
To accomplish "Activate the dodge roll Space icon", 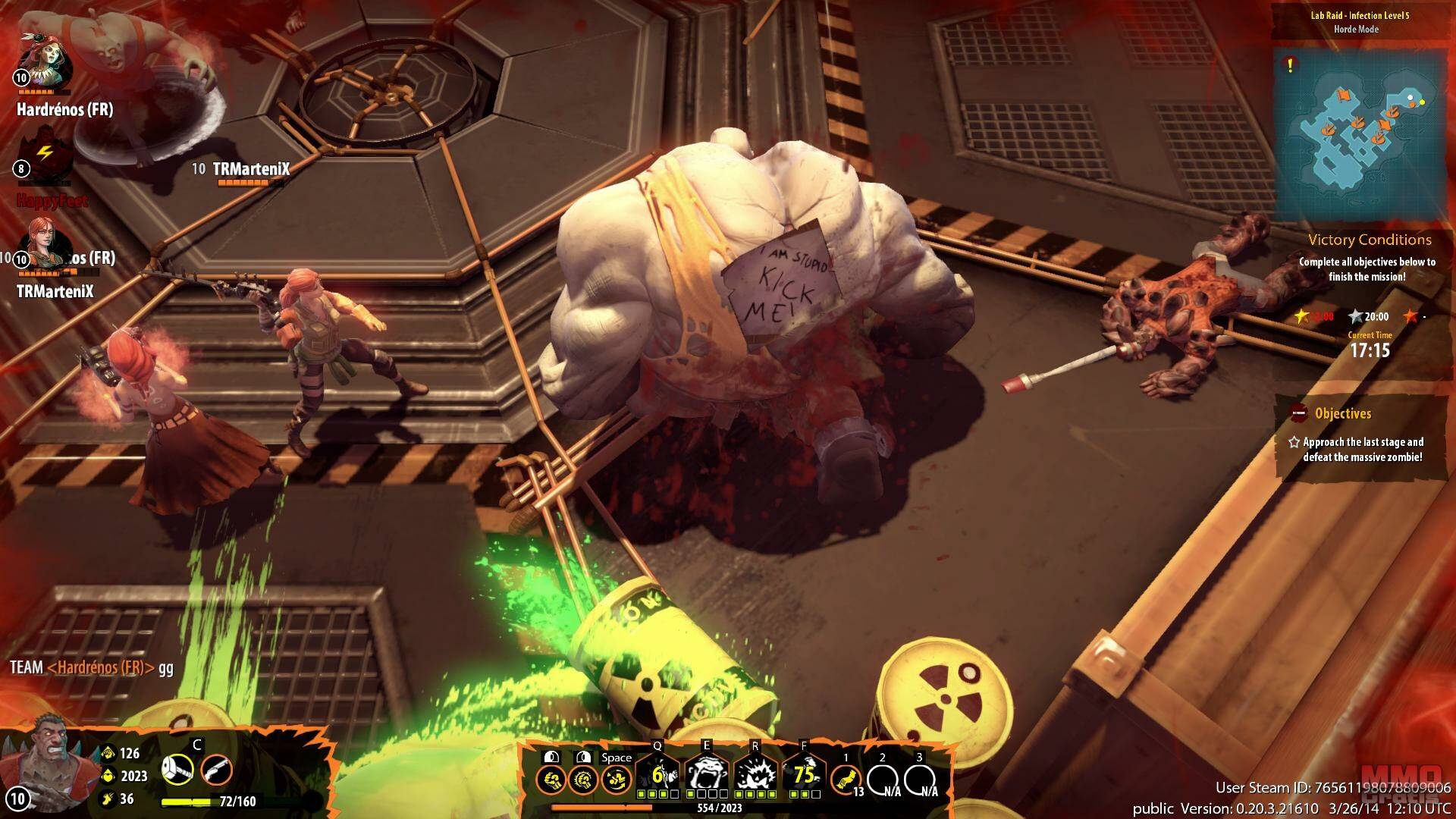I will click(x=616, y=780).
